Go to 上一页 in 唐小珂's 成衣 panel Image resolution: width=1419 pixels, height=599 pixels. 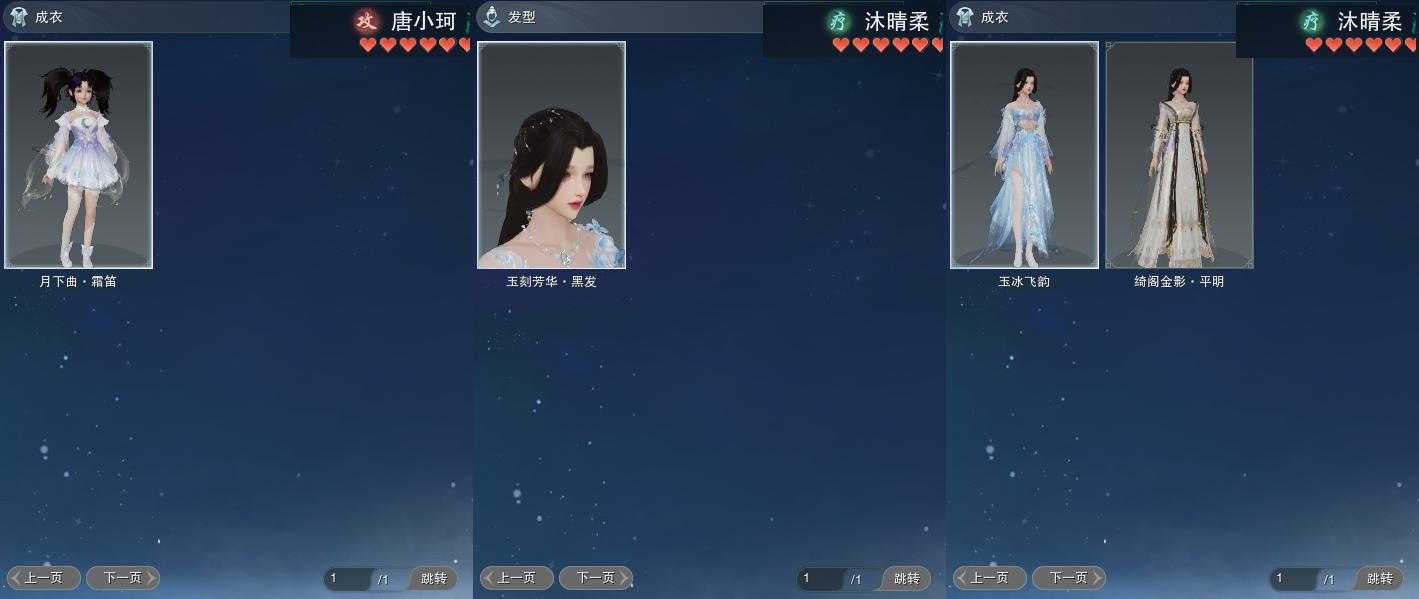pyautogui.click(x=44, y=578)
